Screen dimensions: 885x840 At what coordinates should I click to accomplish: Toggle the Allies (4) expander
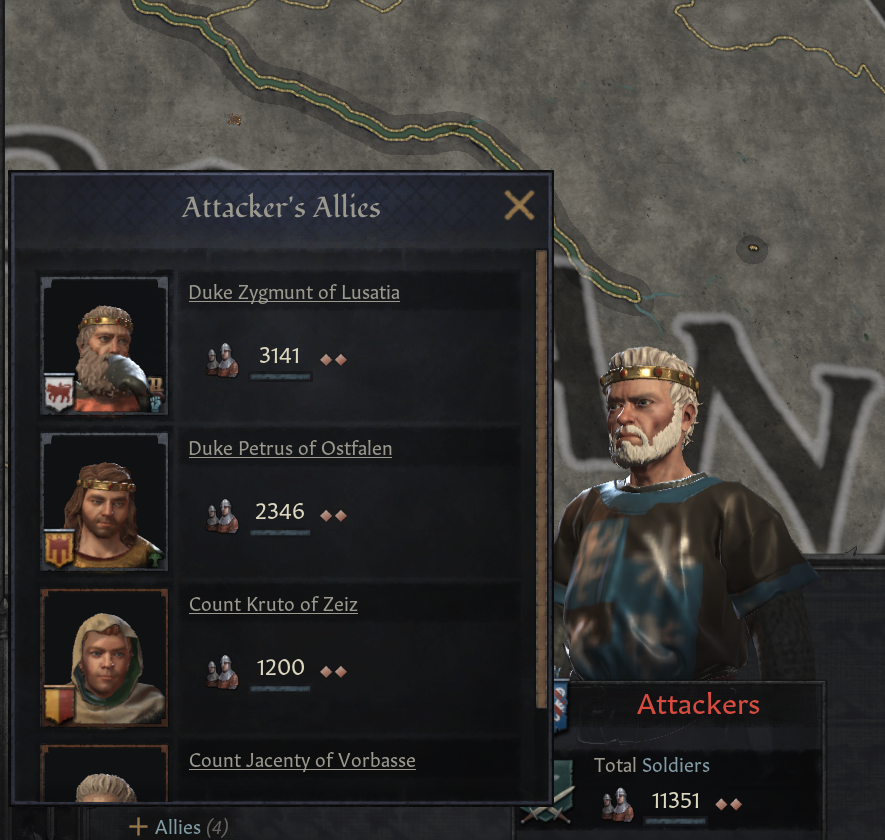178,827
